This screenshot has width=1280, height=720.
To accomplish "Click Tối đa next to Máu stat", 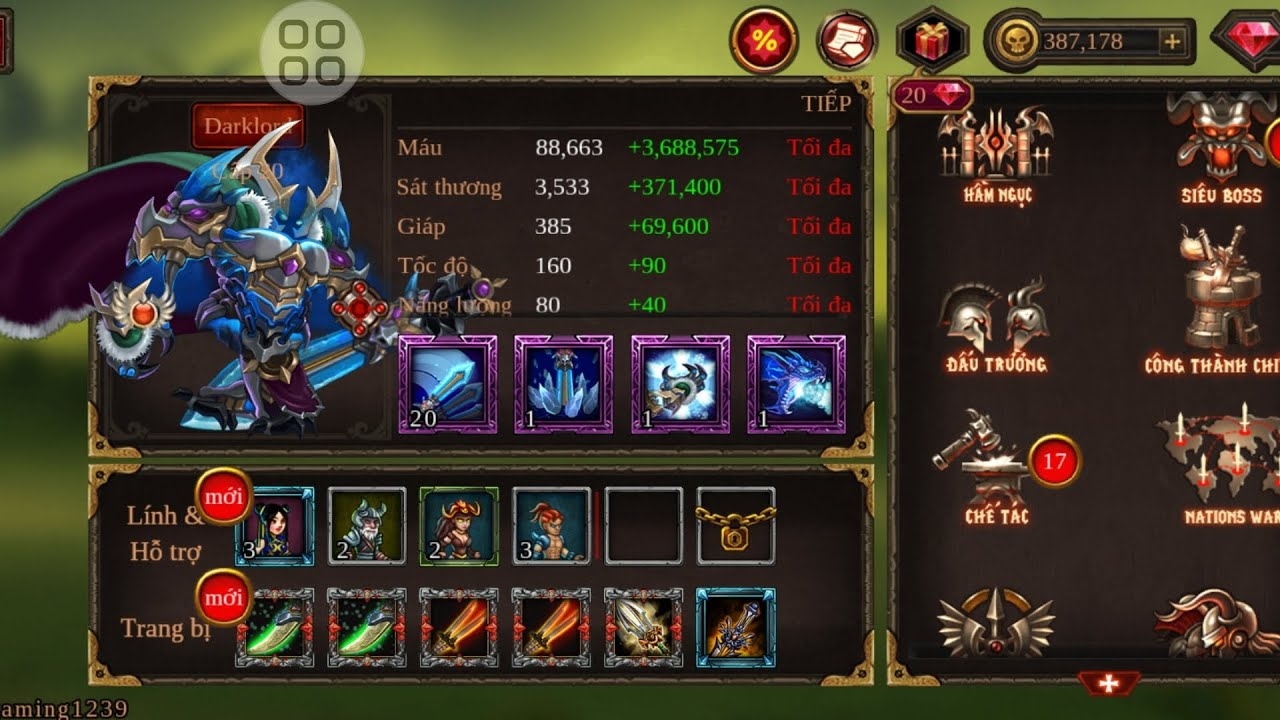I will [x=822, y=147].
